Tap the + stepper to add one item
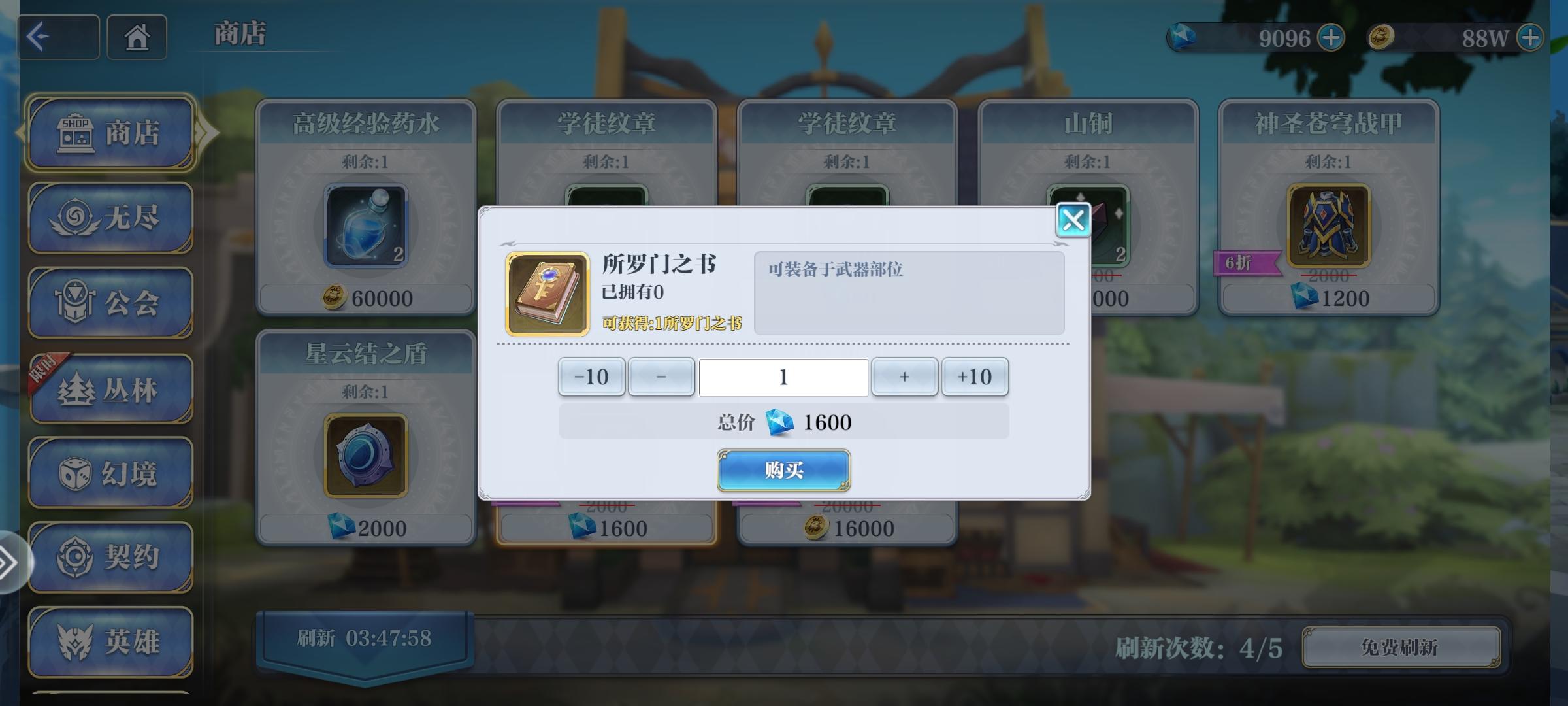This screenshot has width=1568, height=706. [x=905, y=377]
